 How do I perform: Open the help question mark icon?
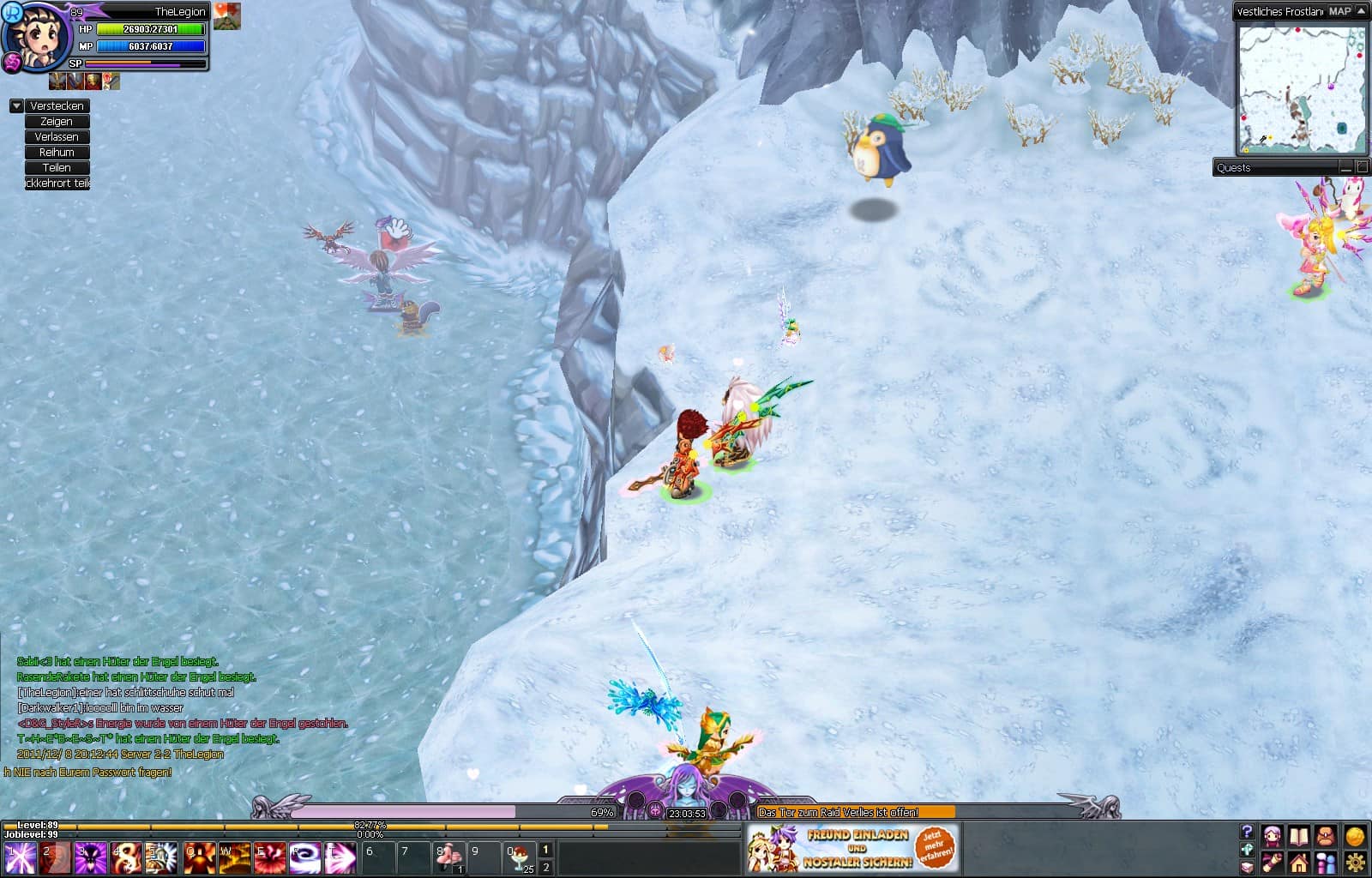tap(1247, 832)
